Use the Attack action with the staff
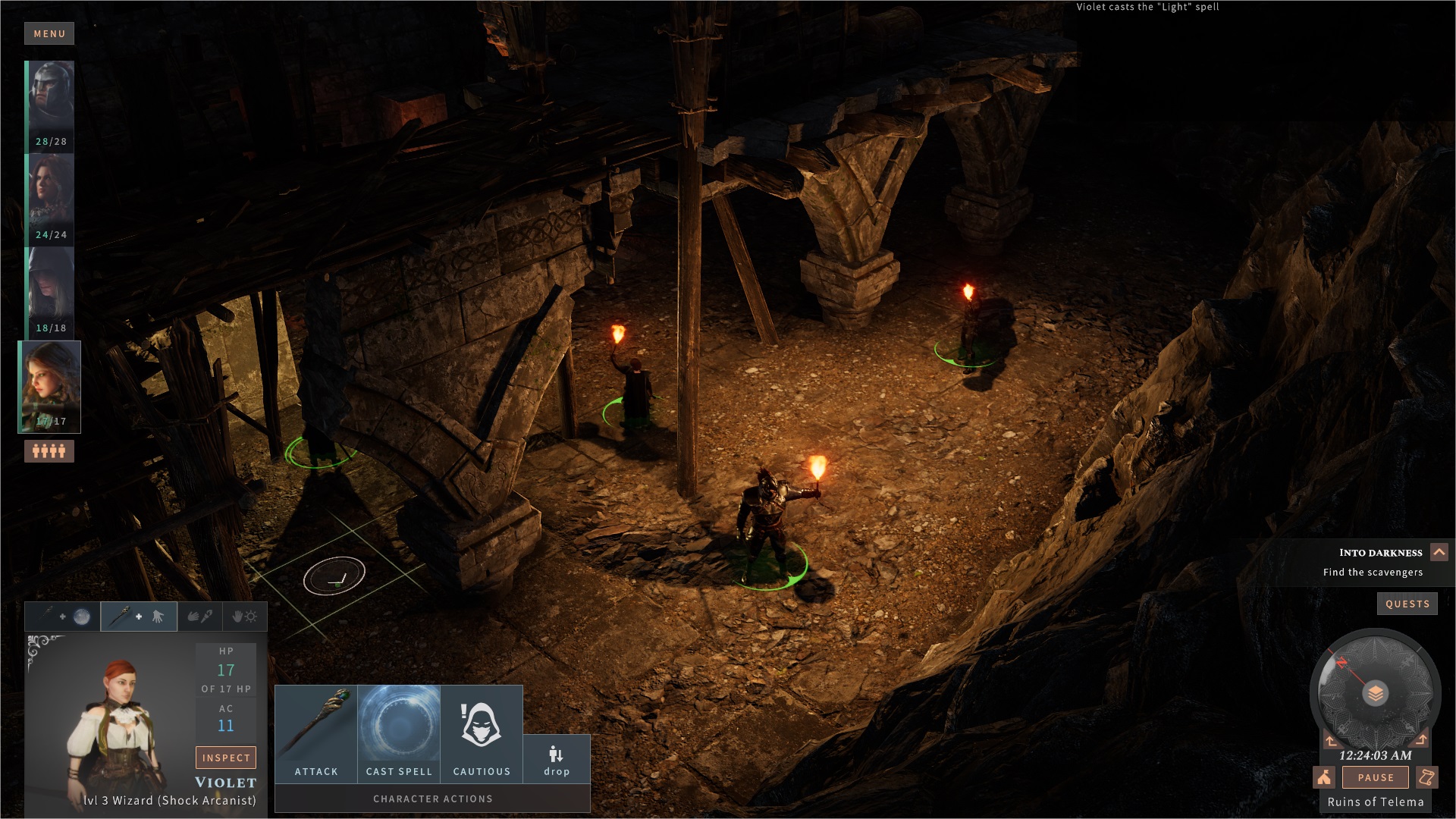 [x=316, y=733]
